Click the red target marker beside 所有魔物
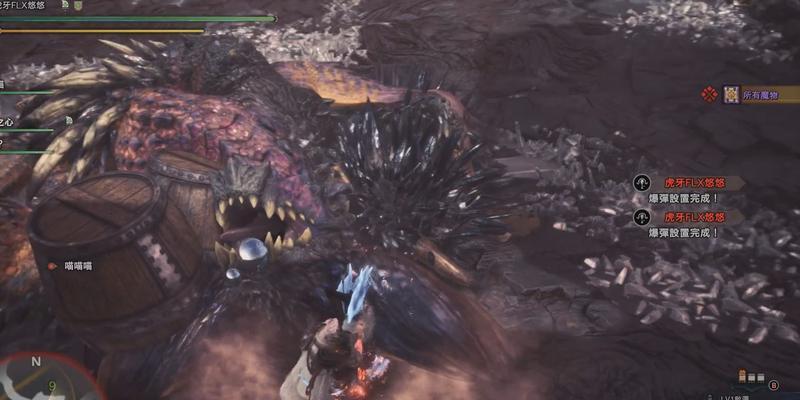The width and height of the screenshot is (800, 400). click(710, 95)
